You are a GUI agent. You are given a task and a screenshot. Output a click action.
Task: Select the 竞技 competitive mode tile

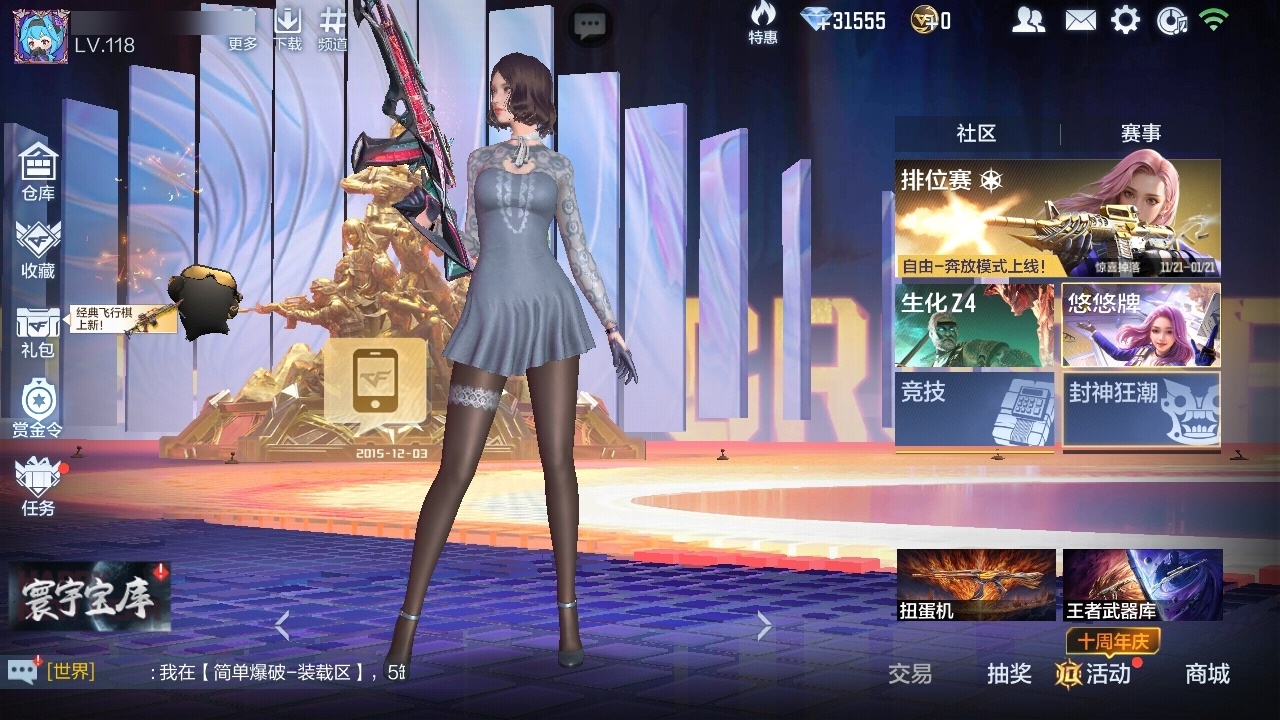(974, 408)
